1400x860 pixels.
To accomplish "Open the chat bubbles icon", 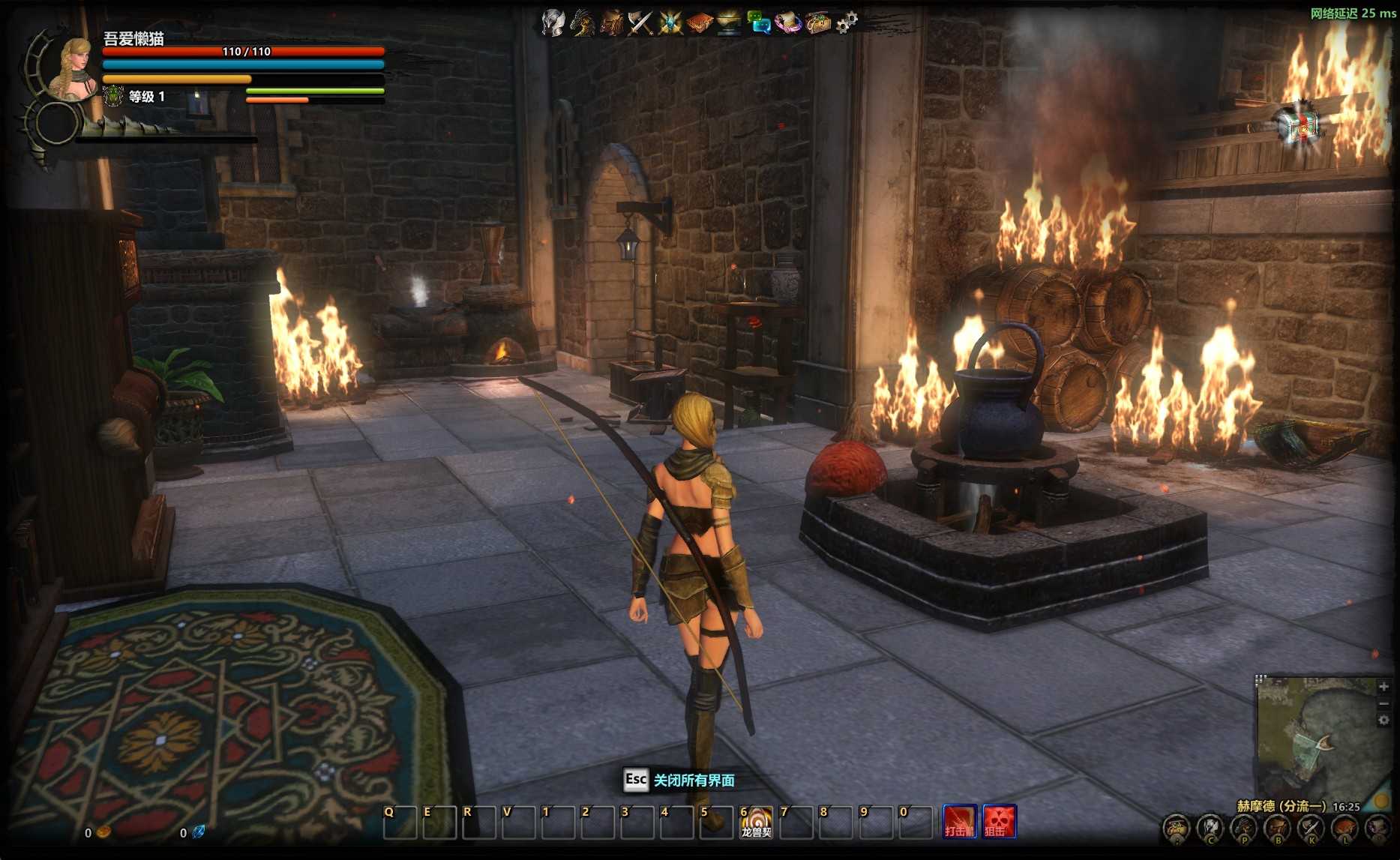I will point(759,22).
